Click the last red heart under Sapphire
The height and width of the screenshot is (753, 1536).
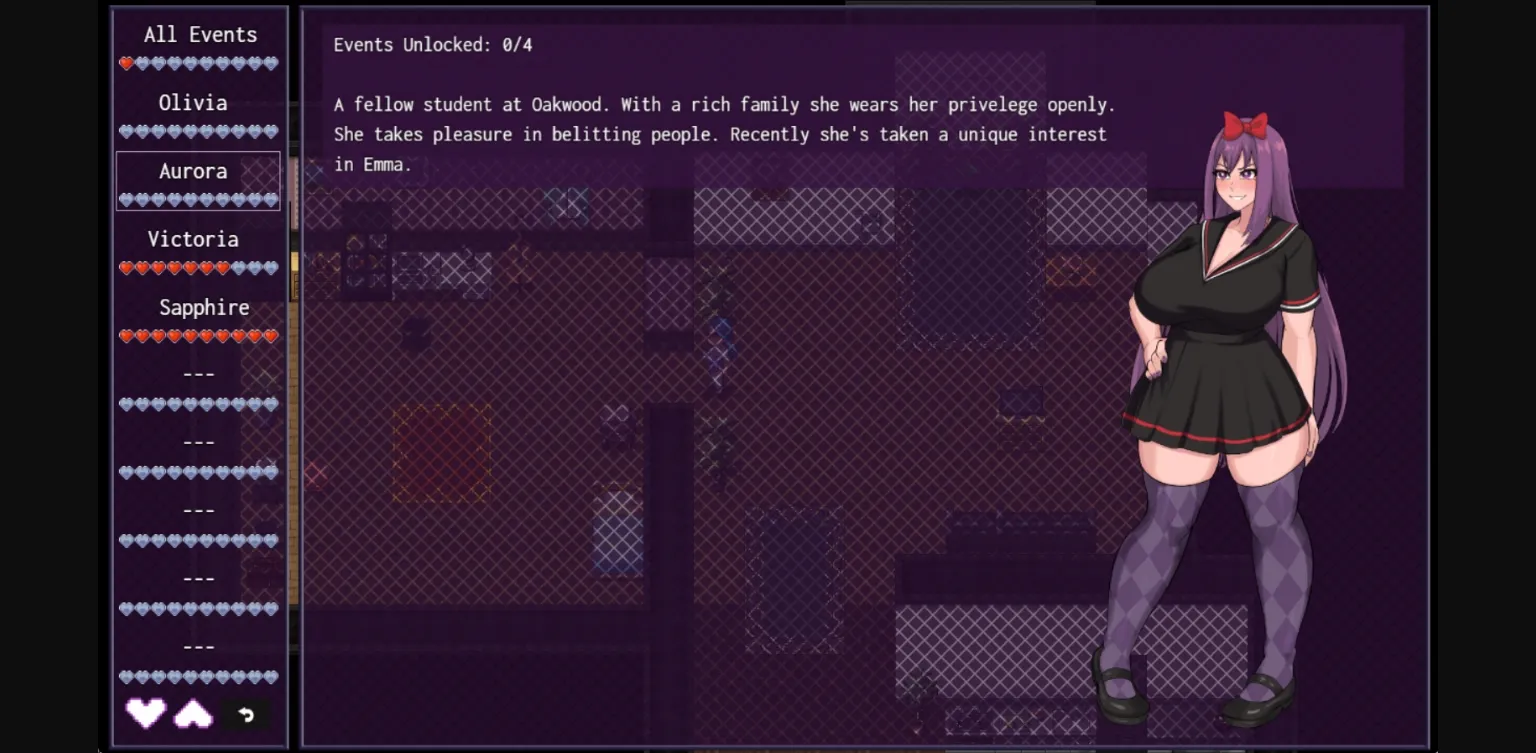(x=272, y=336)
